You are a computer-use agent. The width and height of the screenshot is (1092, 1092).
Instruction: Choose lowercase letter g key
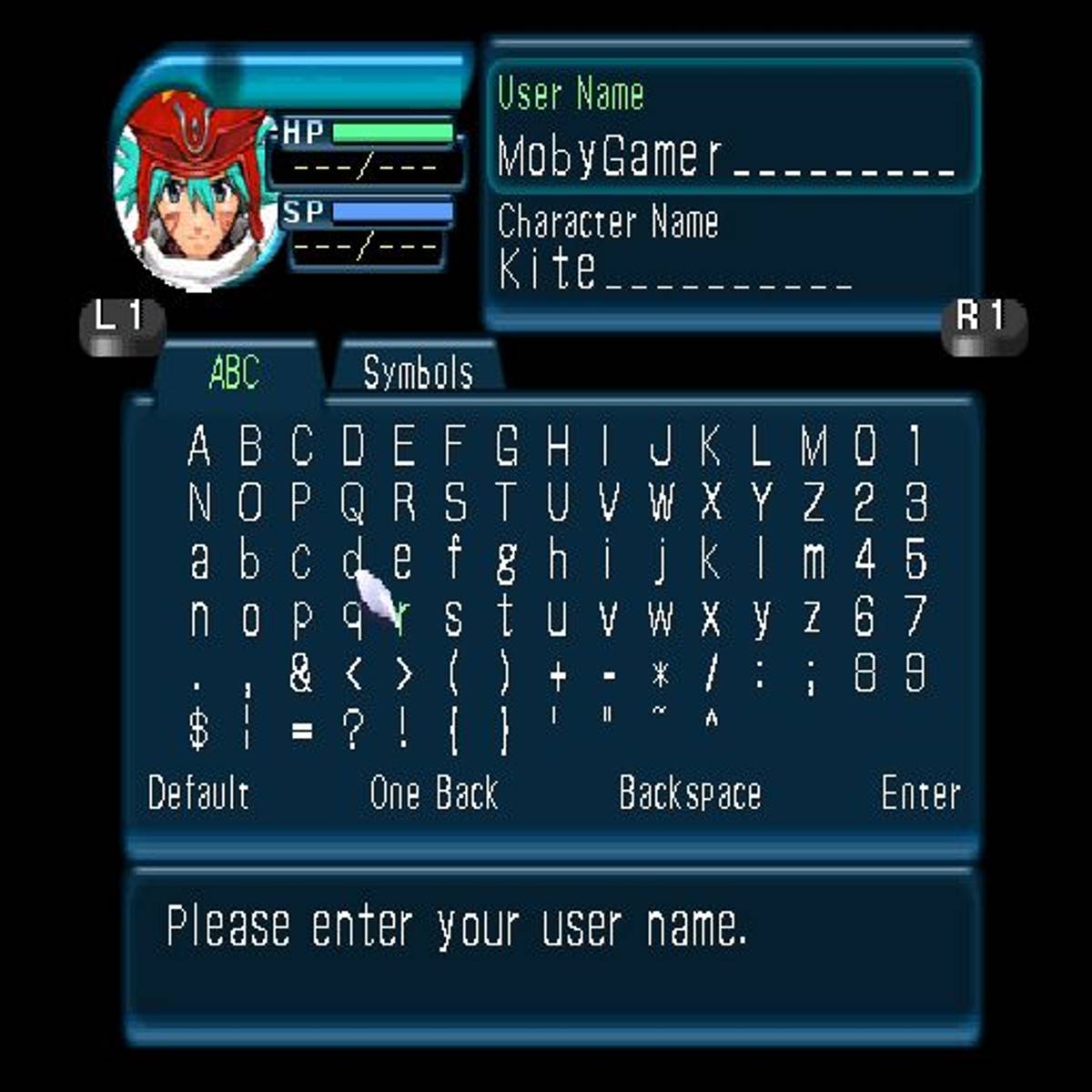click(506, 561)
